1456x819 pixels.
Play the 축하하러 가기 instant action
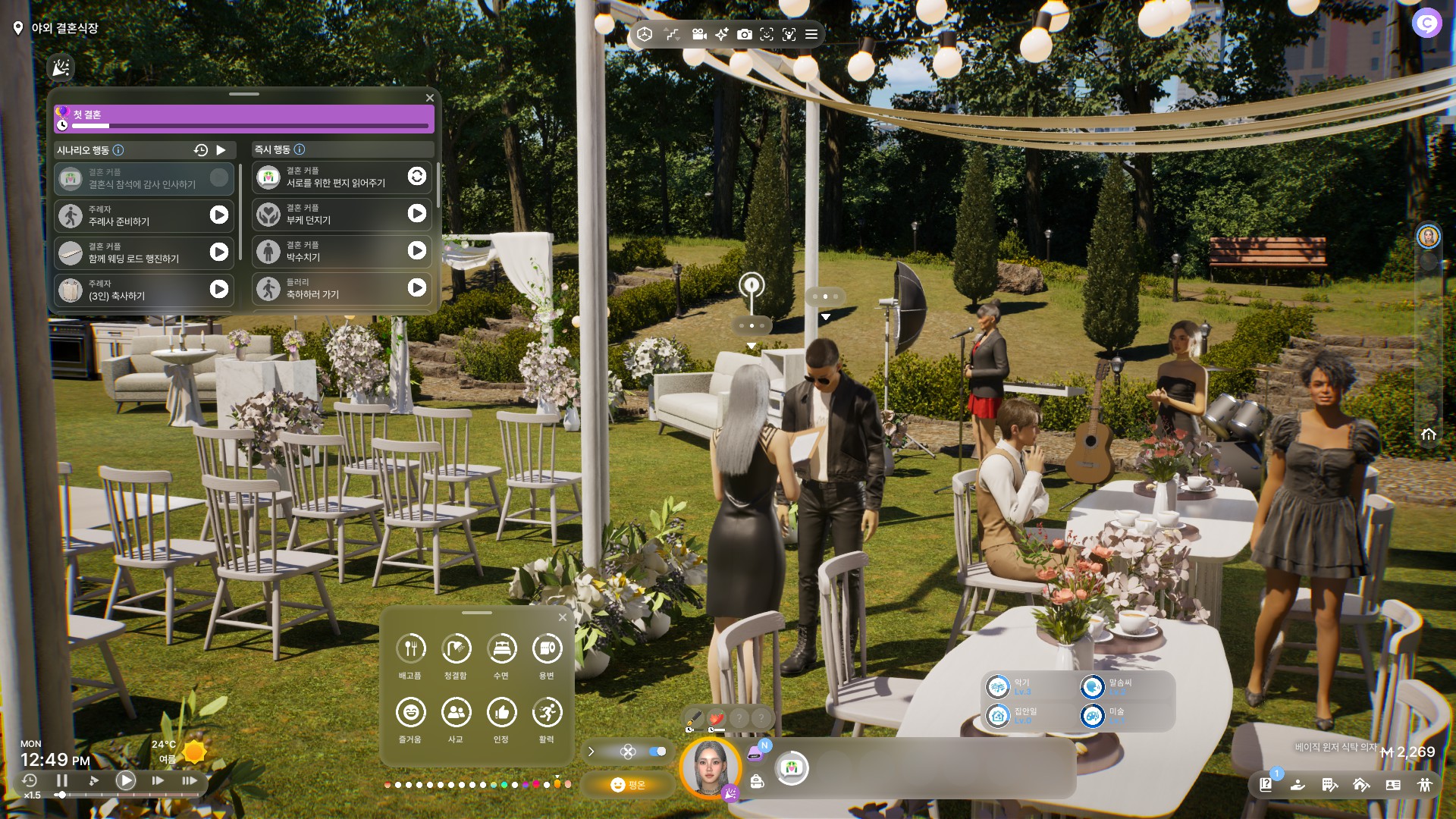pos(416,288)
